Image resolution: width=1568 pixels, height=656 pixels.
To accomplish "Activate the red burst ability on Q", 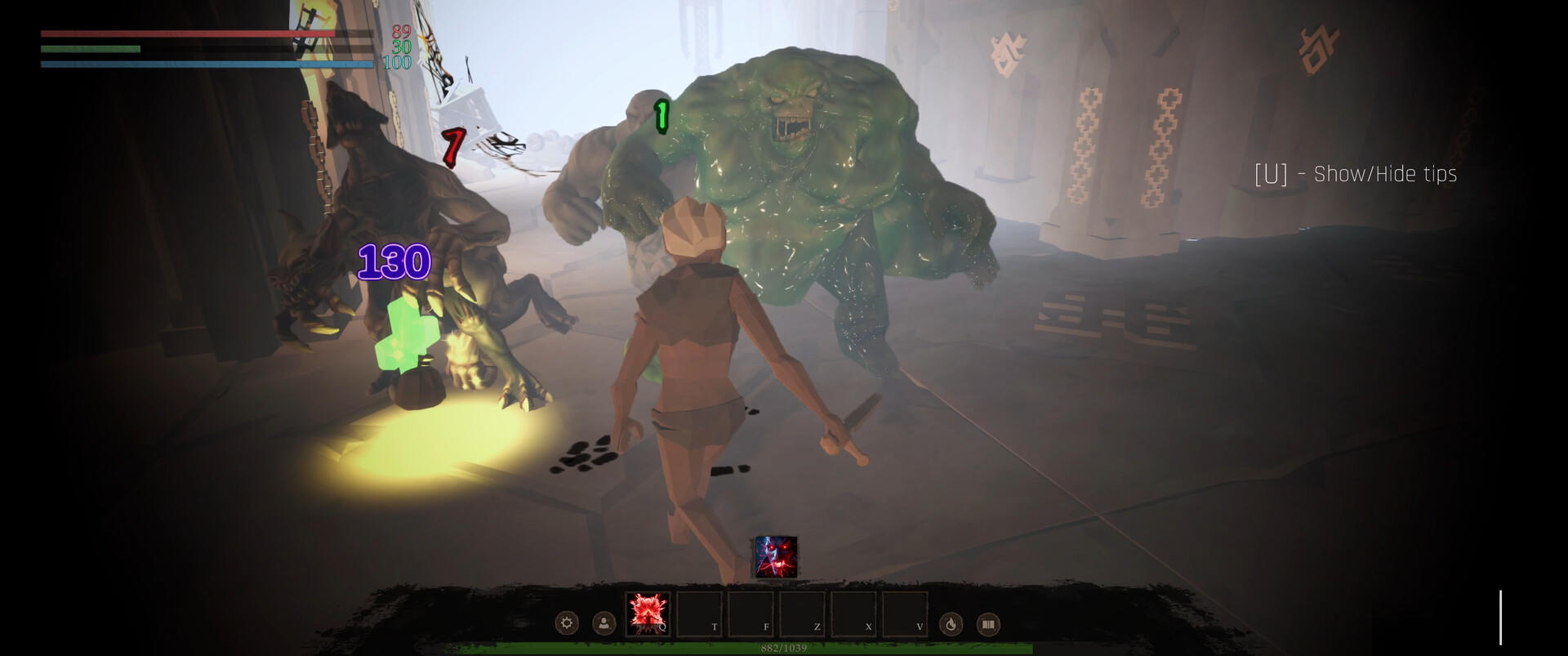I will (x=648, y=614).
